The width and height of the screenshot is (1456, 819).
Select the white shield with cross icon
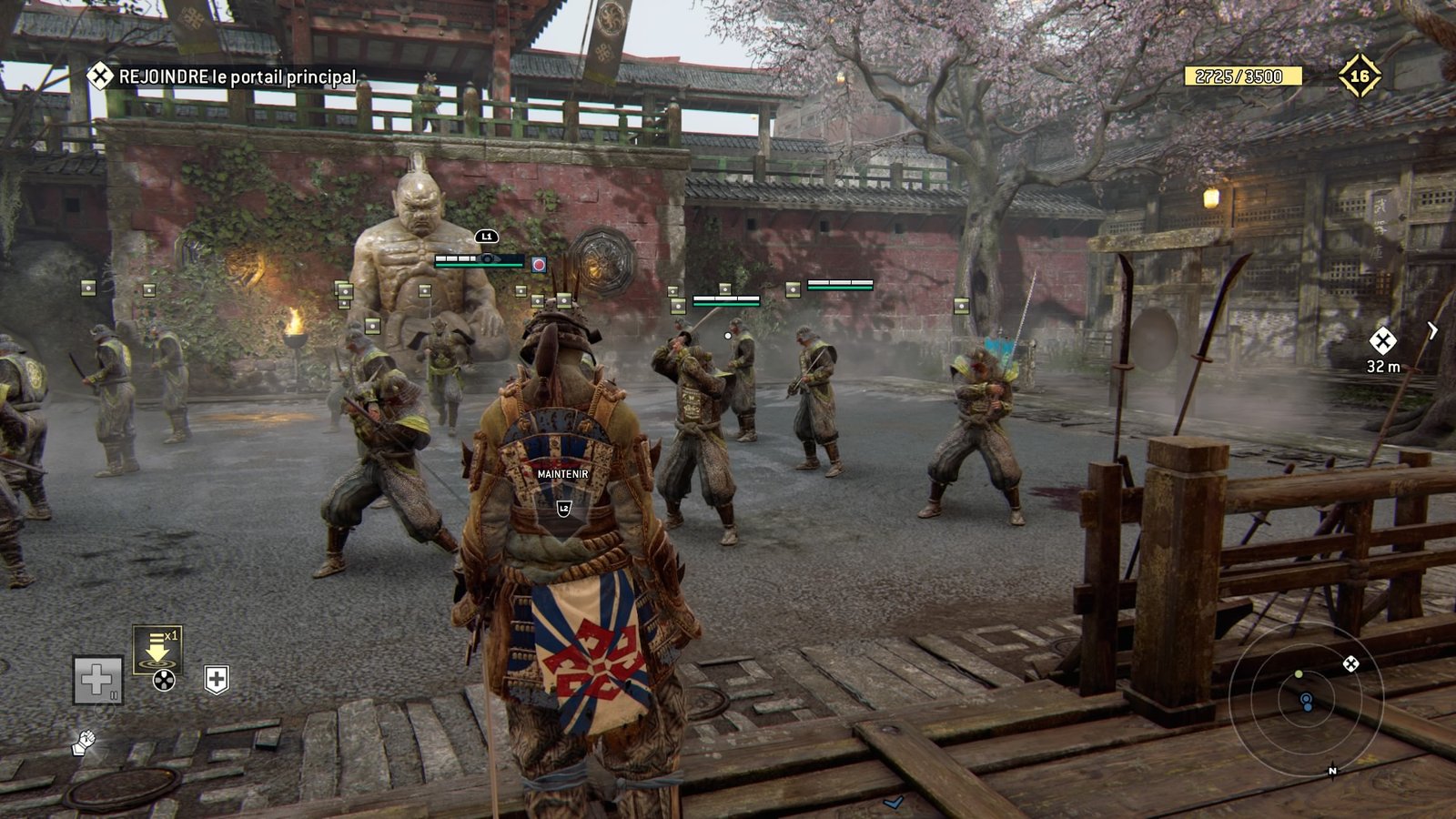(216, 680)
